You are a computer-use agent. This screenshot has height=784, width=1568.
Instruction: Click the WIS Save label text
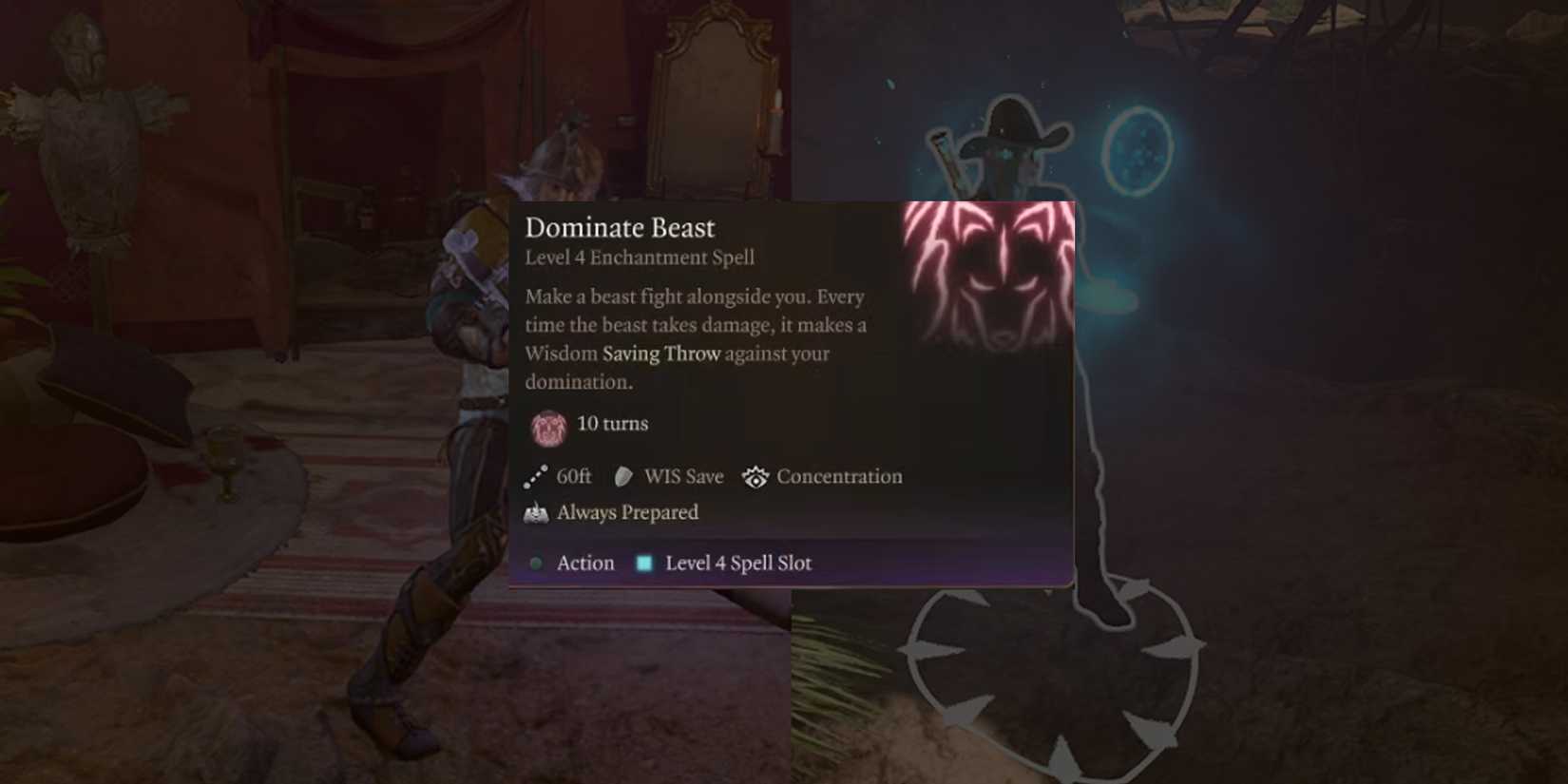click(x=683, y=476)
